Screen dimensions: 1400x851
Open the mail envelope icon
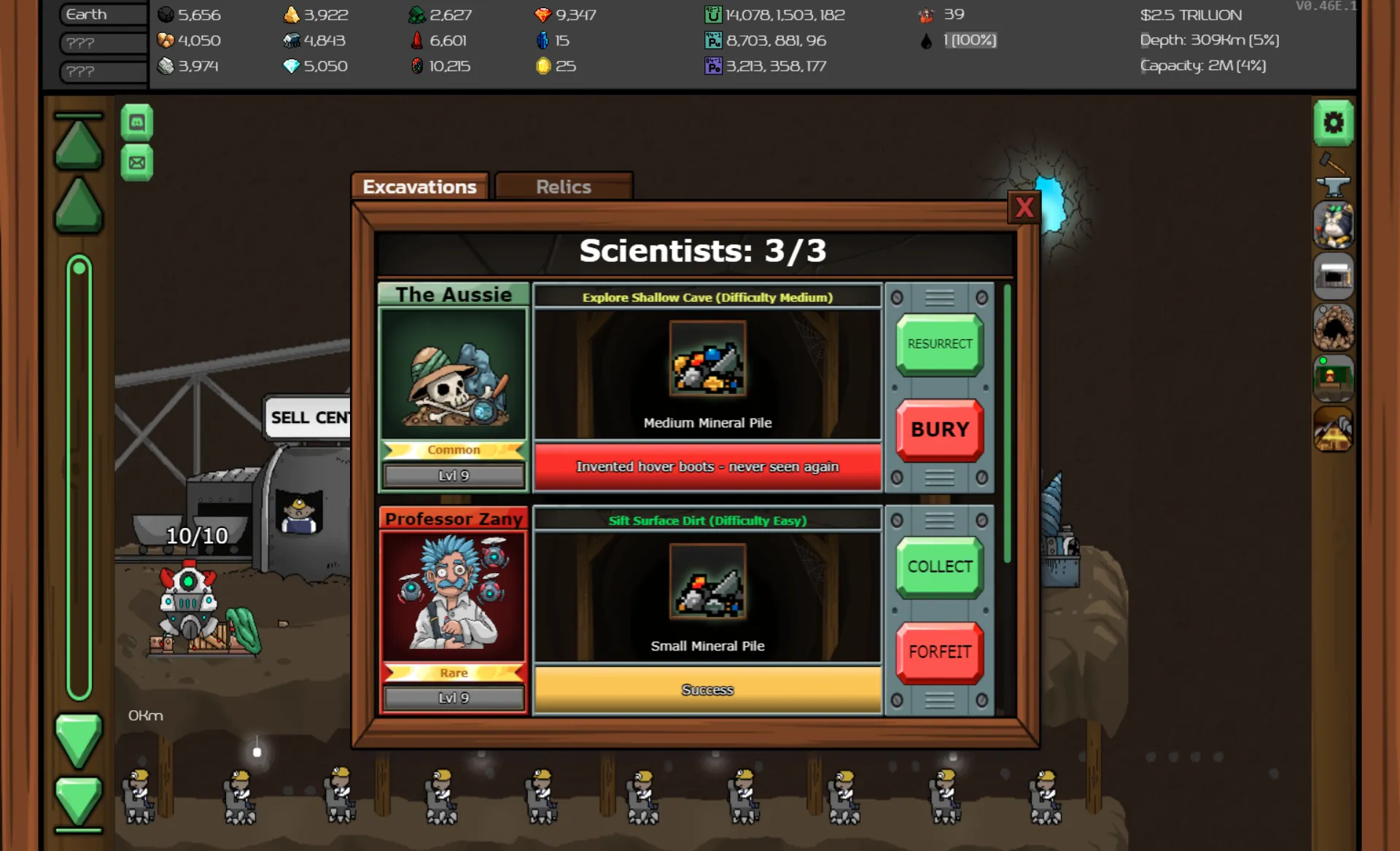138,162
